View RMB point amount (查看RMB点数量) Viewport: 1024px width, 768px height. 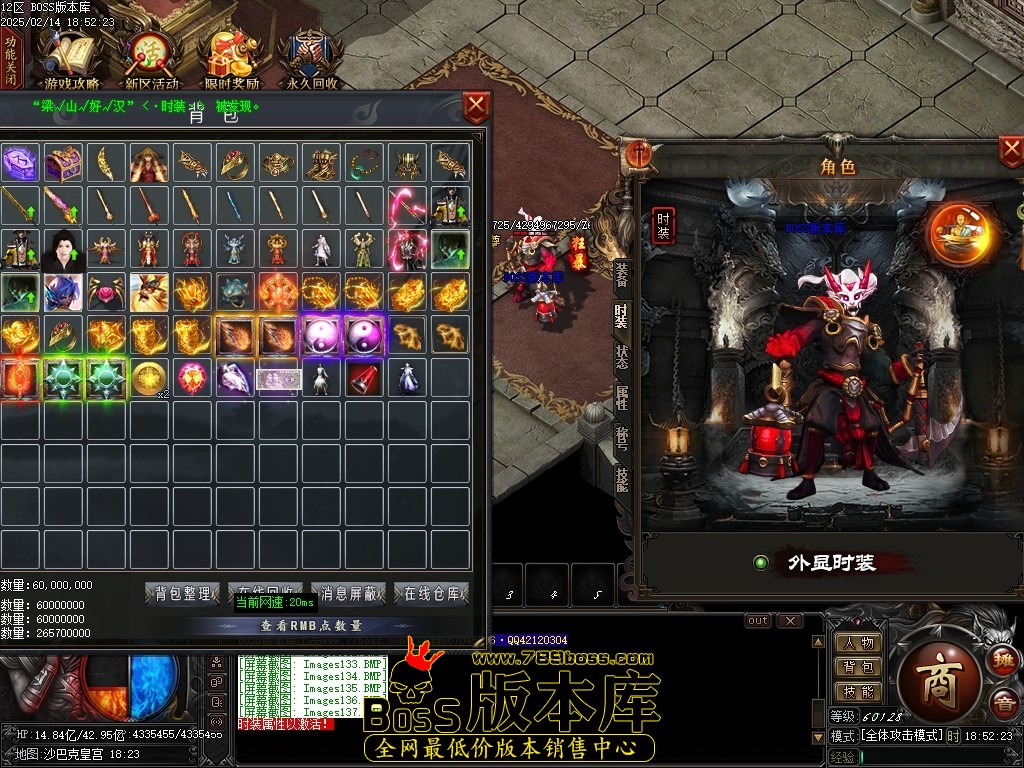click(x=311, y=625)
